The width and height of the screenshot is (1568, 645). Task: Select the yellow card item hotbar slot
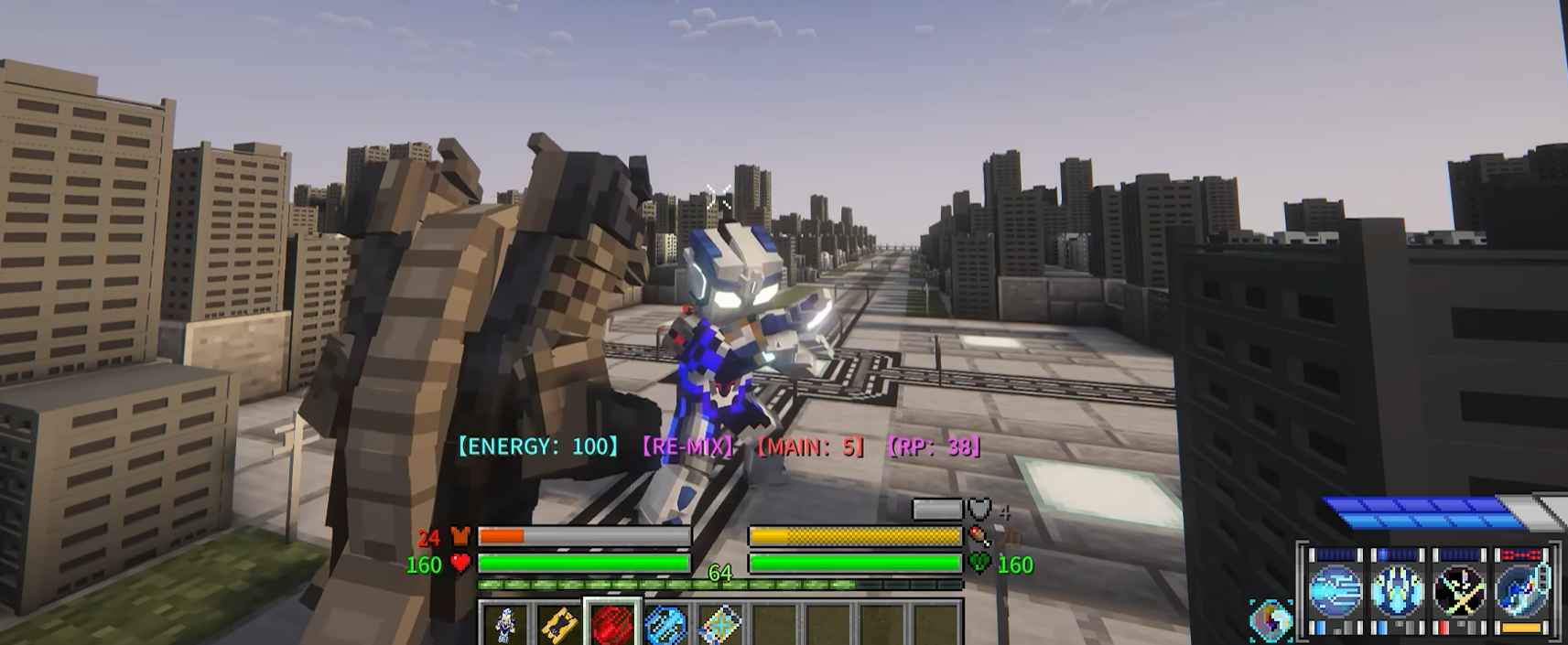click(x=558, y=625)
